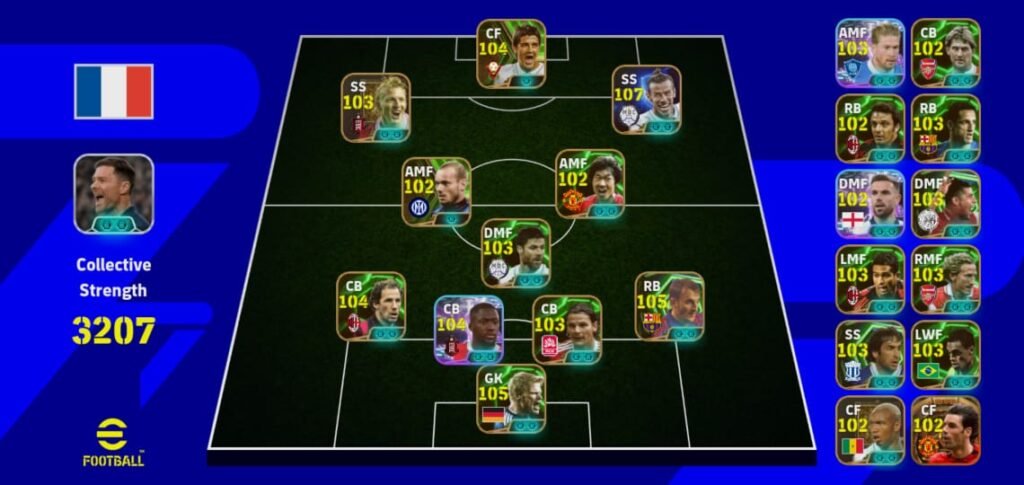Pick the RB 103 Barcelona substitute
The image size is (1024, 485).
(x=945, y=128)
